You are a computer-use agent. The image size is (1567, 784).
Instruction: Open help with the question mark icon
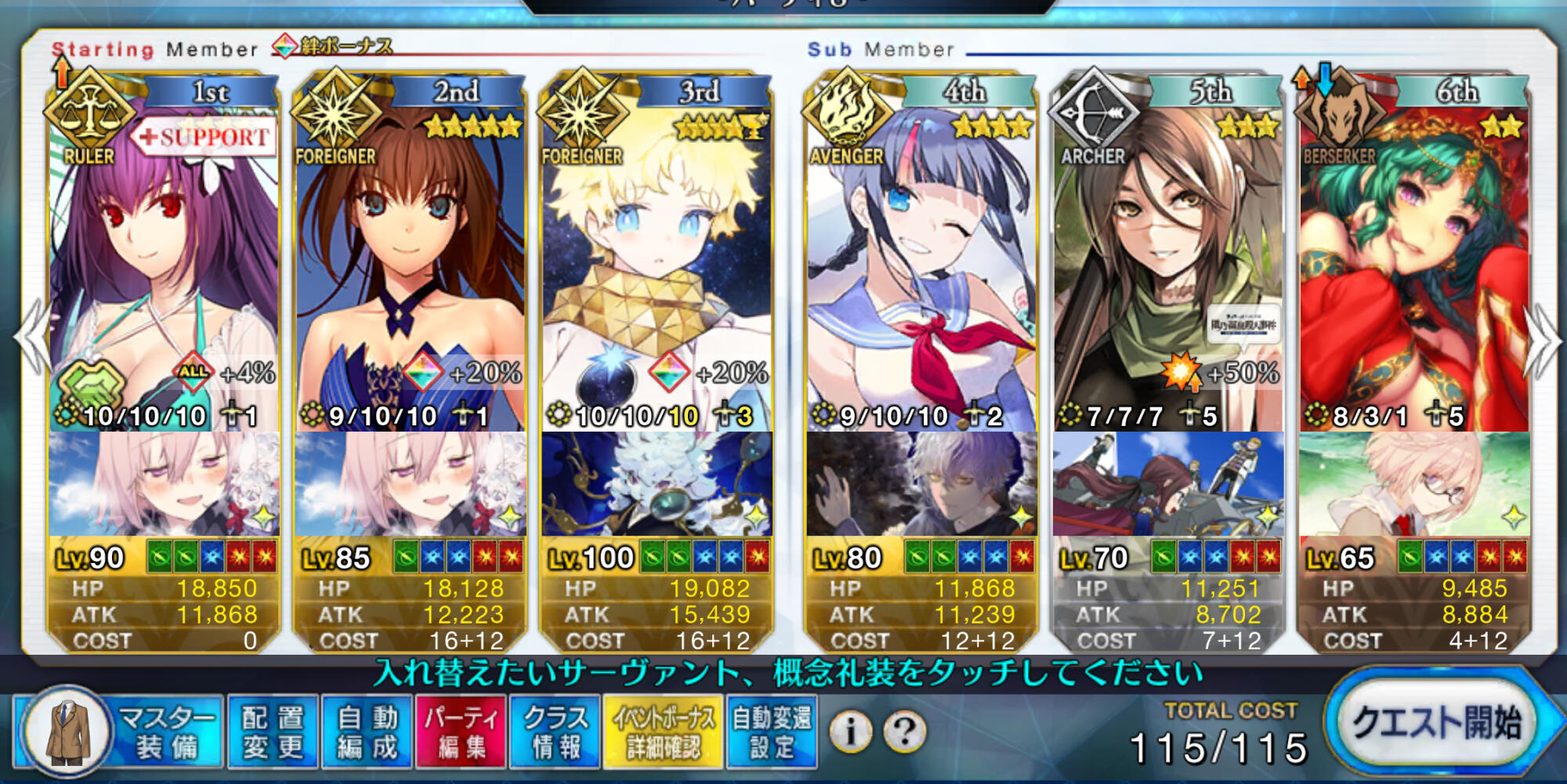click(904, 732)
